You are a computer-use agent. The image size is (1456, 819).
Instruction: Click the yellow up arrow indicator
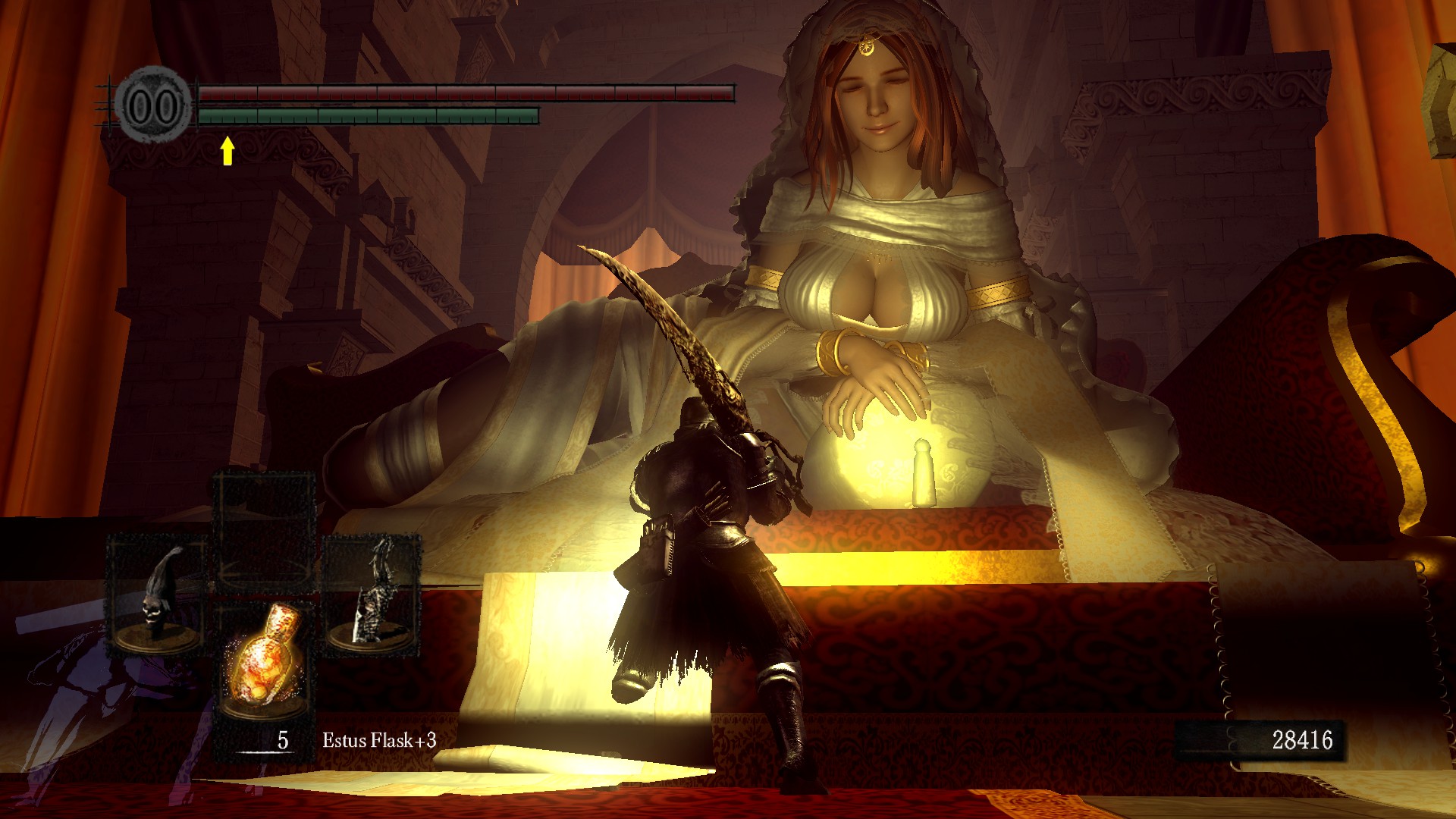click(x=226, y=149)
